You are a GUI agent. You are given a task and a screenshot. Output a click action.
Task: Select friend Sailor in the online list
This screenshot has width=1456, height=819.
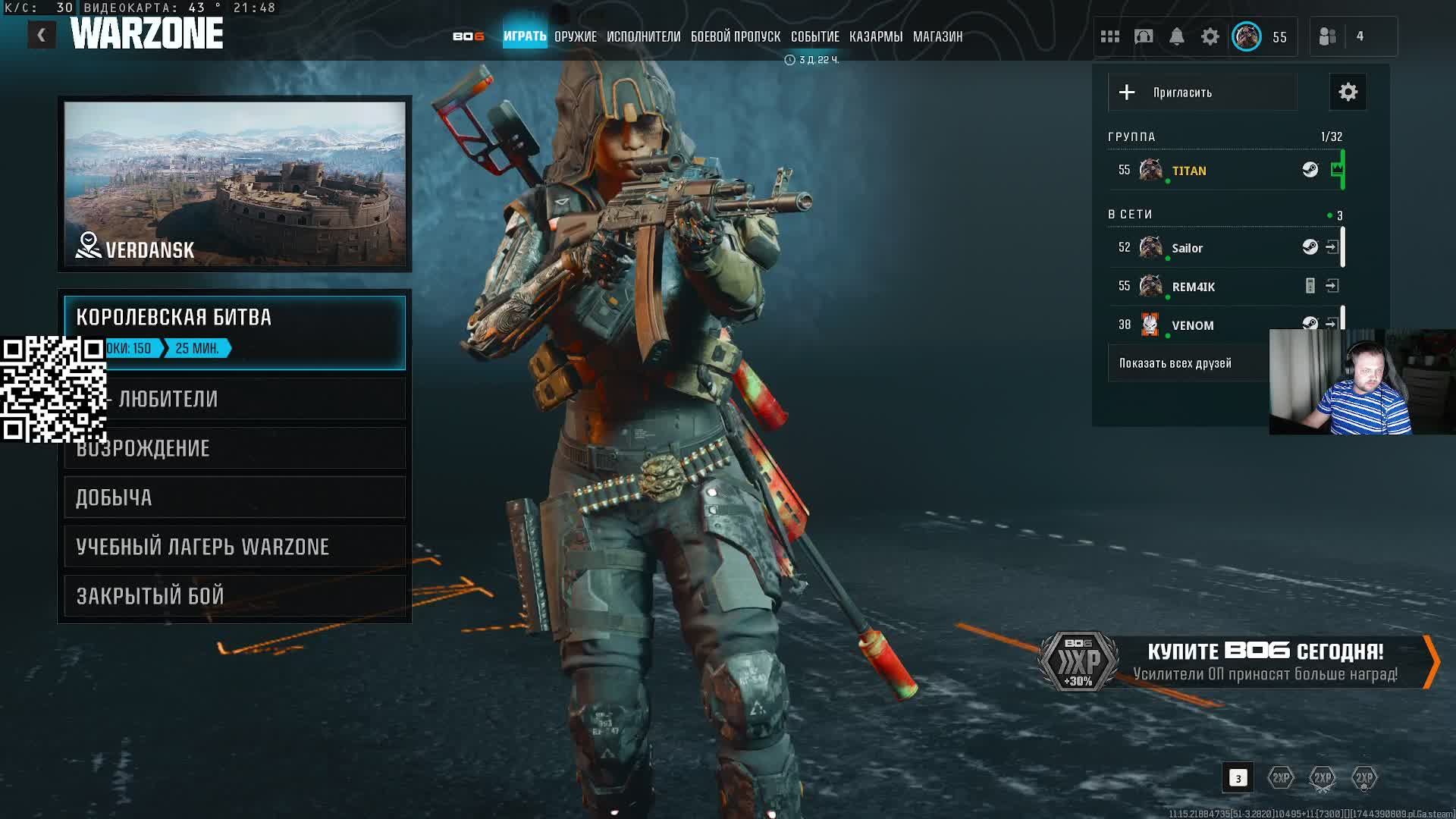tap(1187, 248)
